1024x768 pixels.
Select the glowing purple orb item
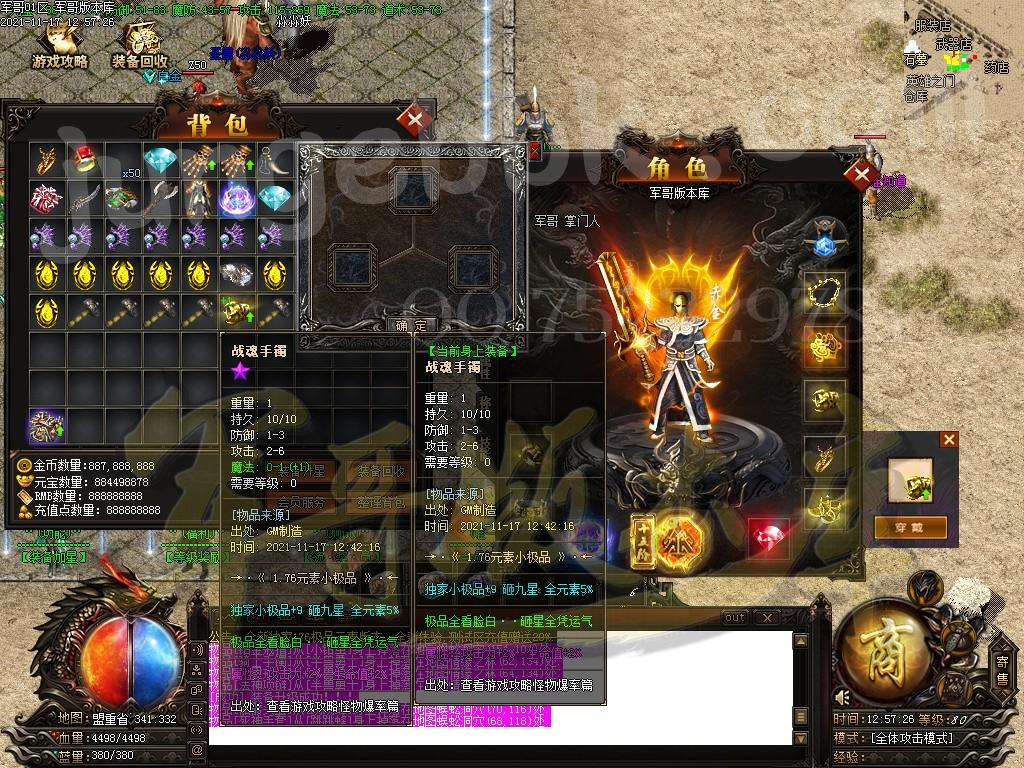(x=236, y=198)
